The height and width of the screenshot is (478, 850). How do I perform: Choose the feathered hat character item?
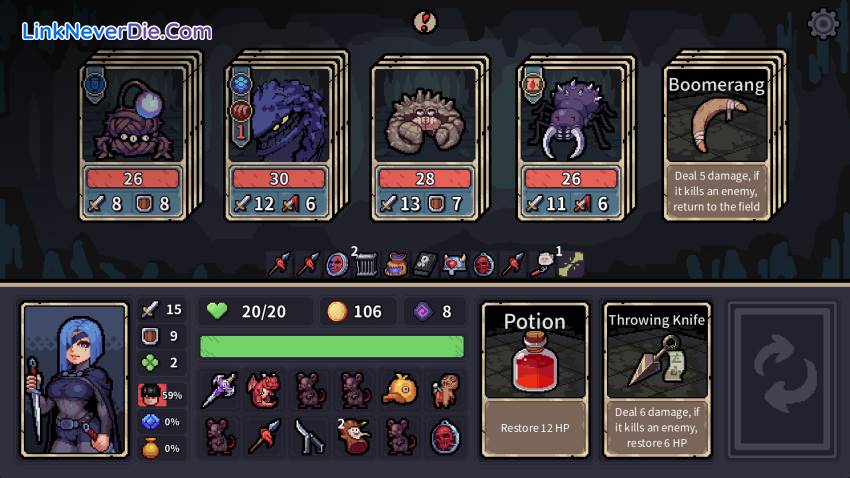point(354,436)
